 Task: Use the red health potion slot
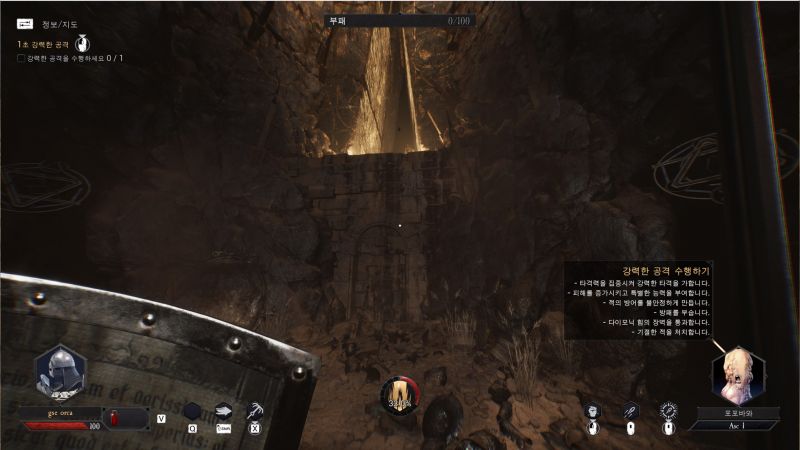click(x=127, y=417)
